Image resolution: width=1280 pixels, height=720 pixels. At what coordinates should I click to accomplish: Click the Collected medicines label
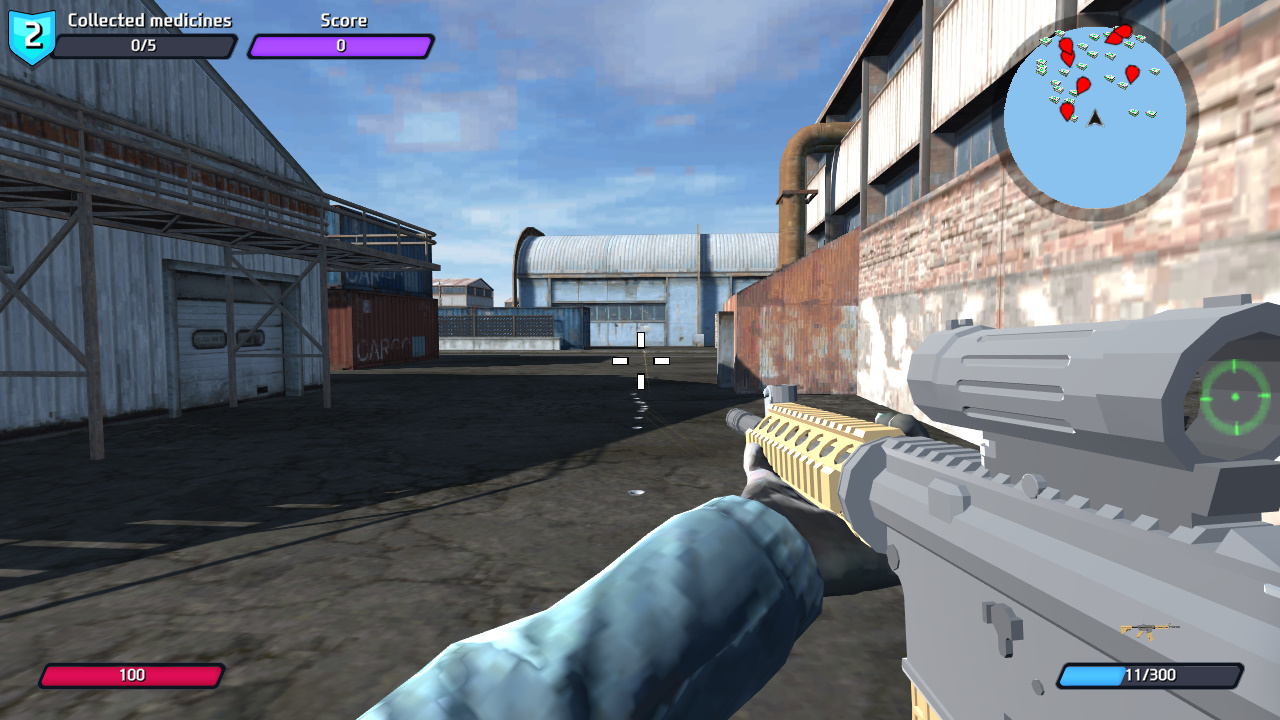148,19
